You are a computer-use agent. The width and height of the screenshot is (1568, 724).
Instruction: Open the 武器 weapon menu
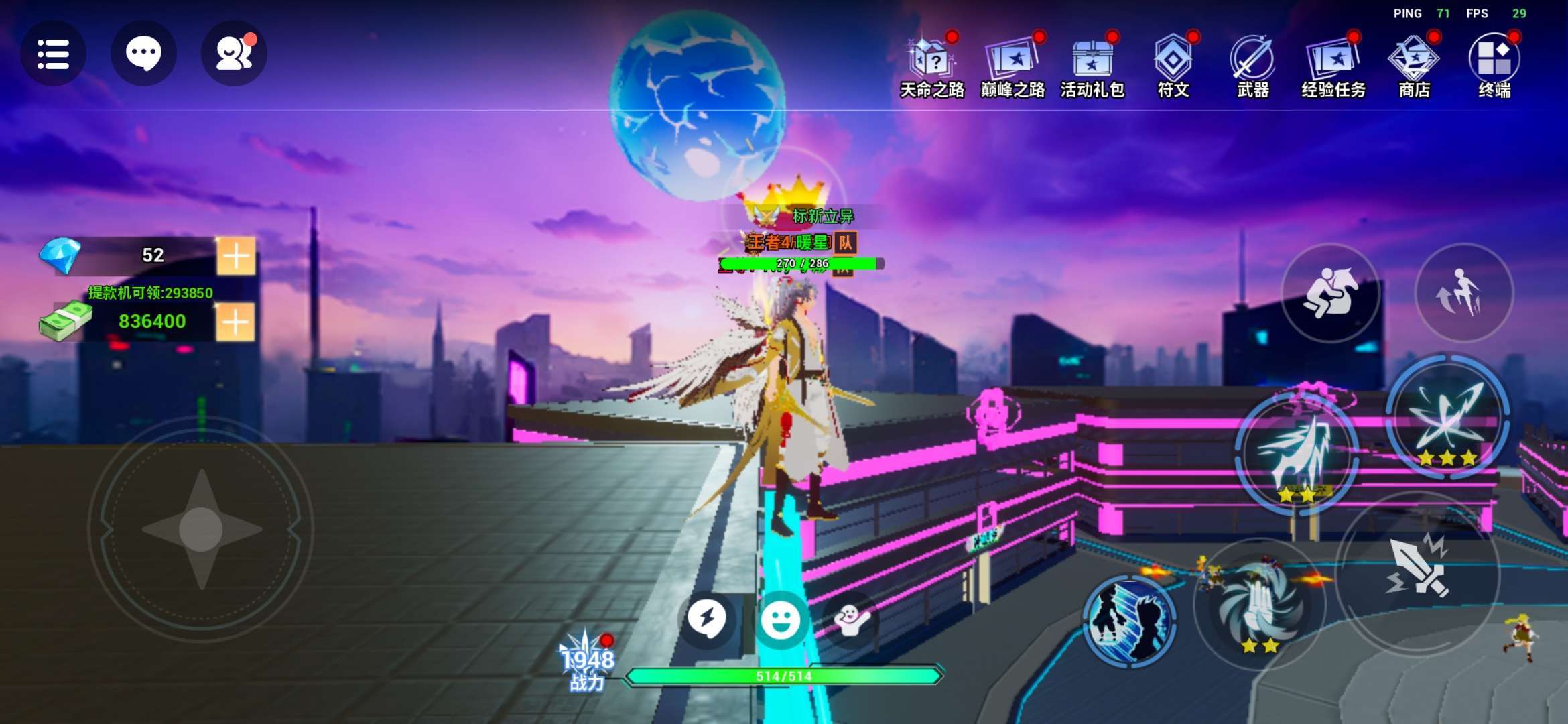pyautogui.click(x=1252, y=66)
